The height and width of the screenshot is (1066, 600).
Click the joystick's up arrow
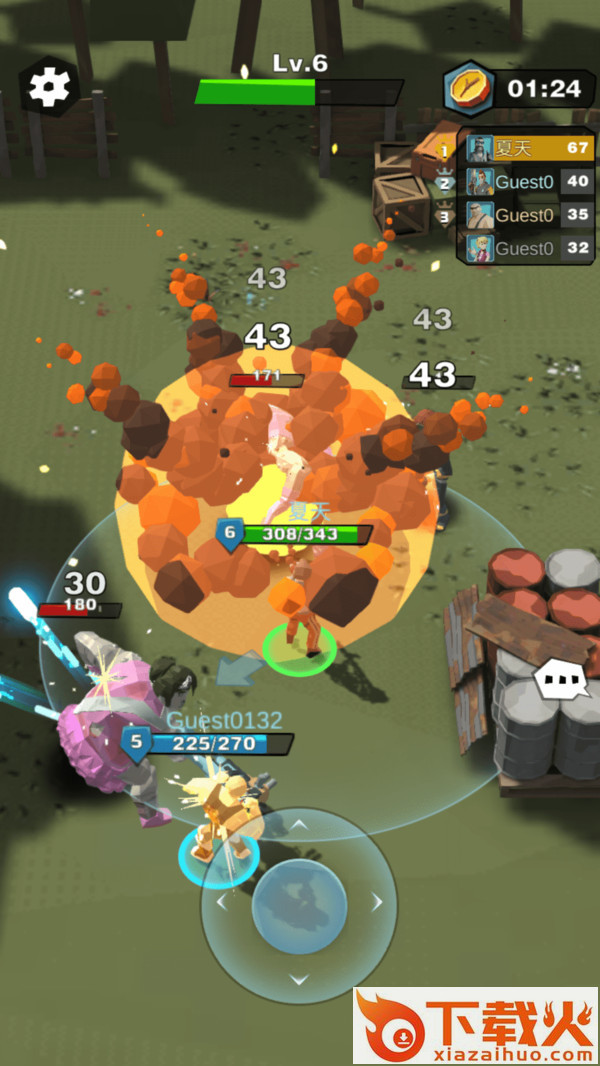[x=298, y=825]
